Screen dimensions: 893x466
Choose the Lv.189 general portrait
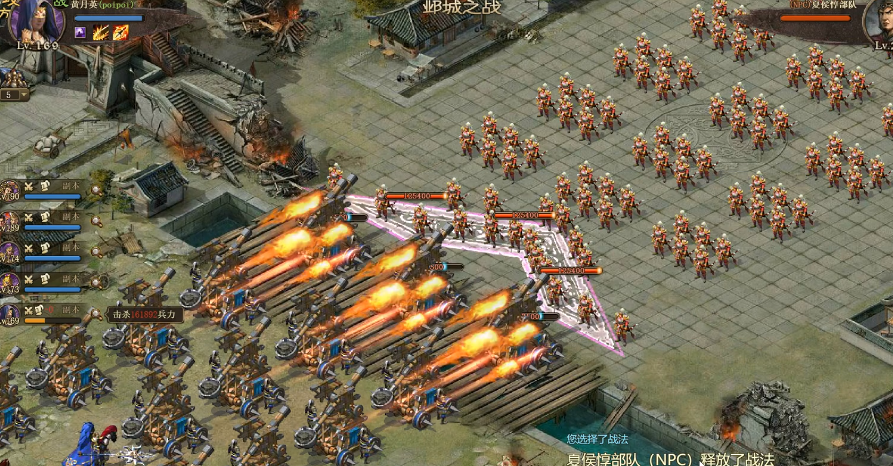(10, 221)
